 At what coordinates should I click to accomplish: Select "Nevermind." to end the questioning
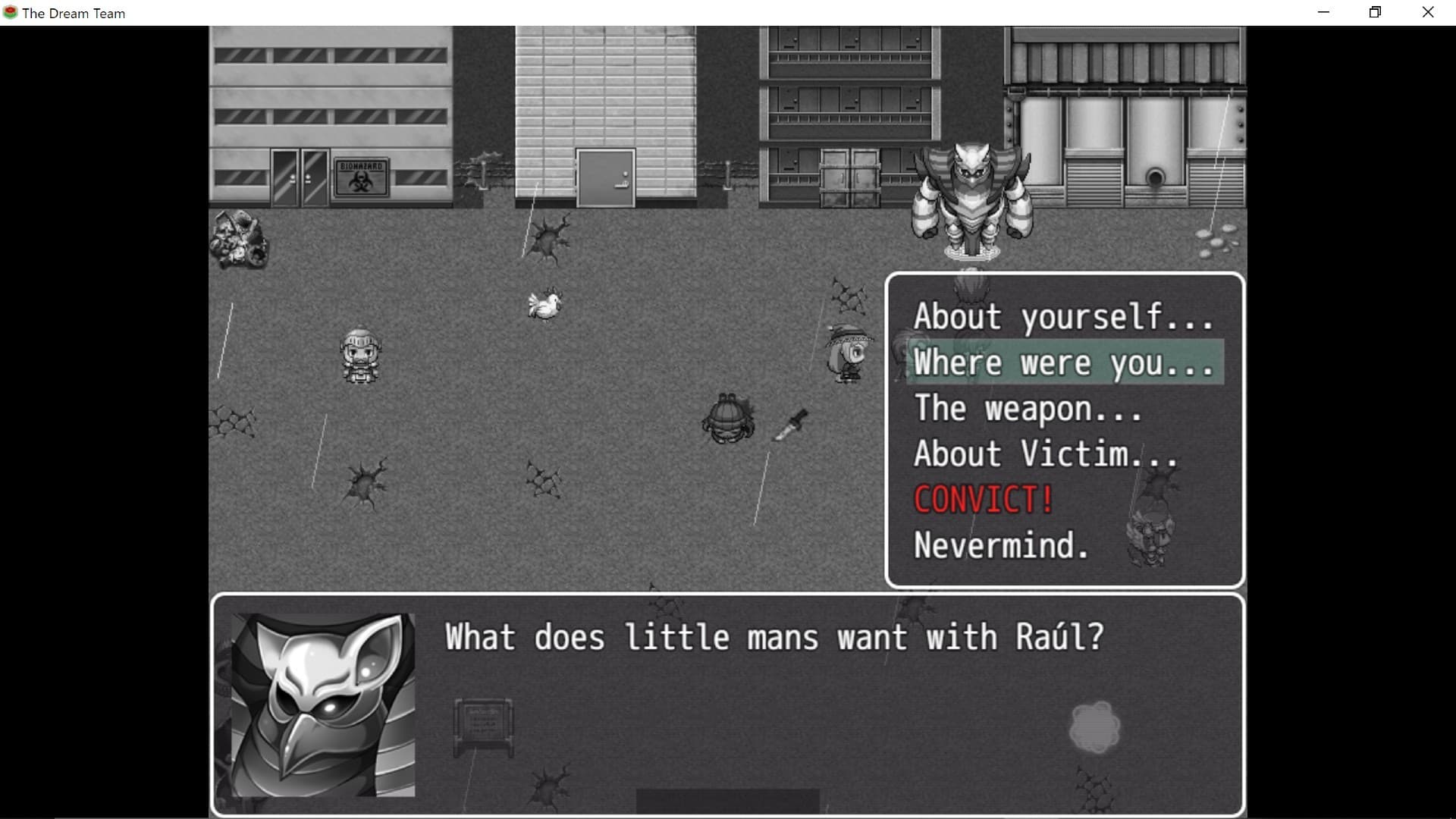coord(1001,545)
